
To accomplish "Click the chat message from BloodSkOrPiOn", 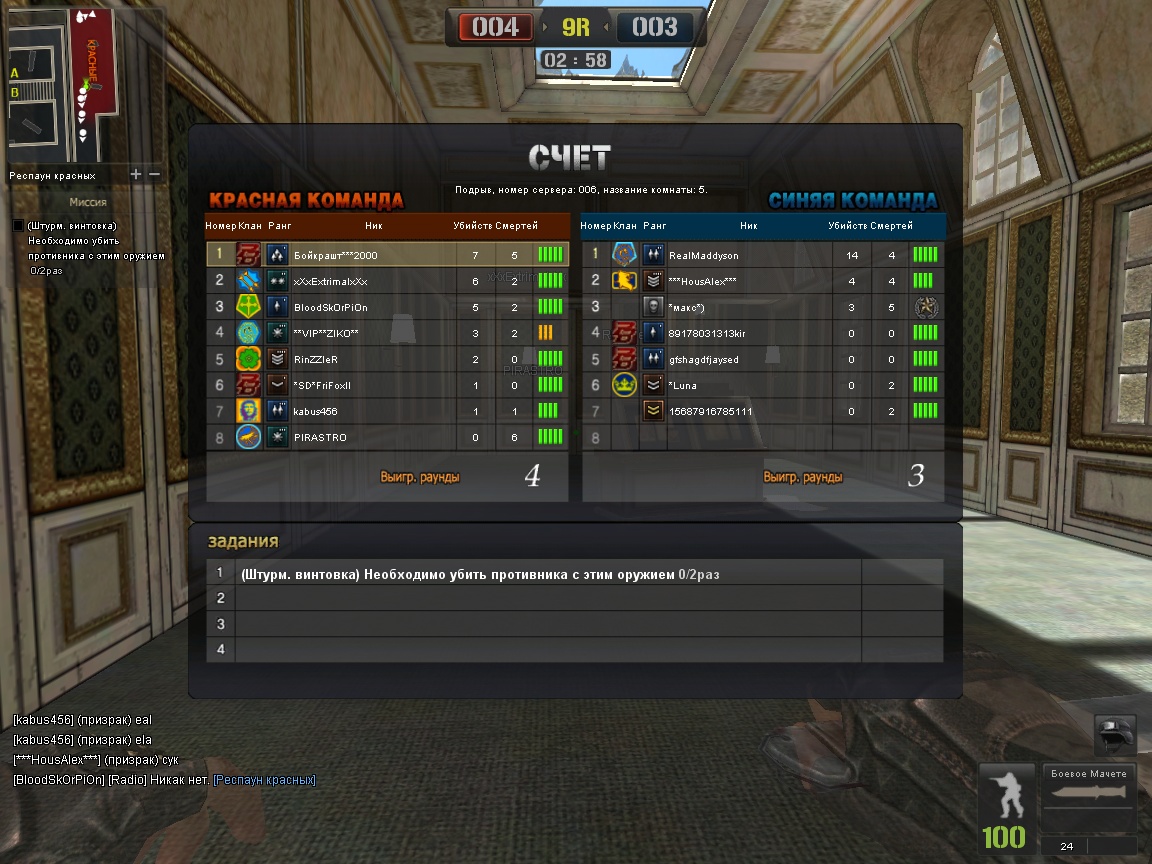I will click(164, 780).
